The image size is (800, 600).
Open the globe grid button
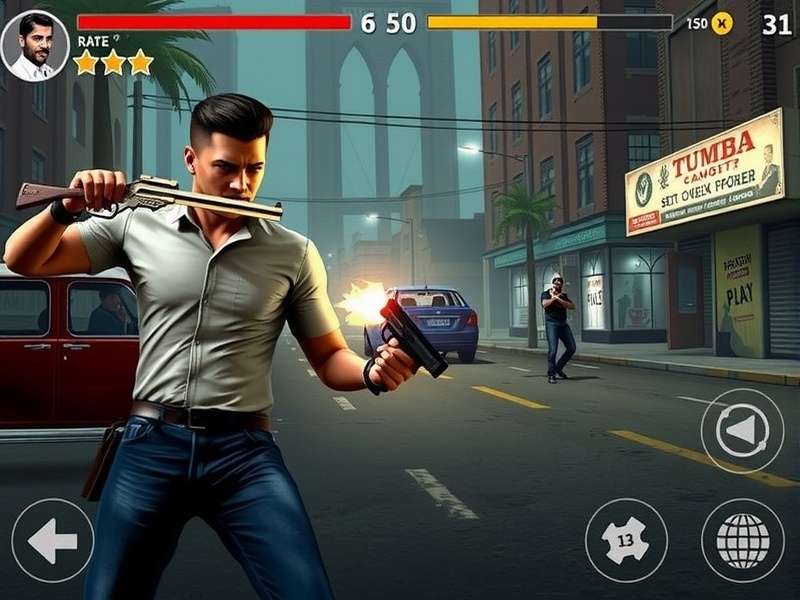(742, 540)
